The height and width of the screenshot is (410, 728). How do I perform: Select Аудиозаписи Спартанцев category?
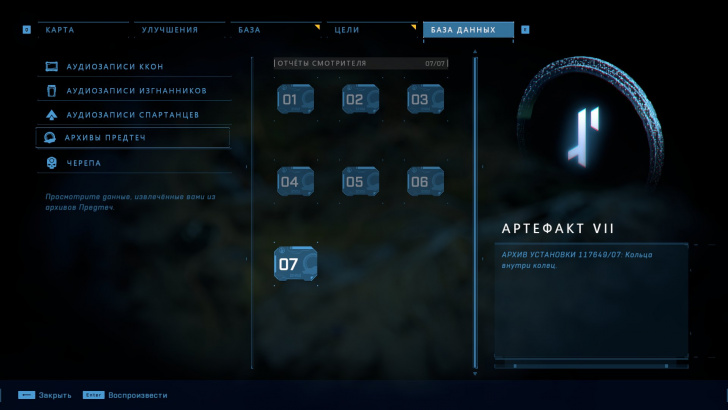point(133,114)
